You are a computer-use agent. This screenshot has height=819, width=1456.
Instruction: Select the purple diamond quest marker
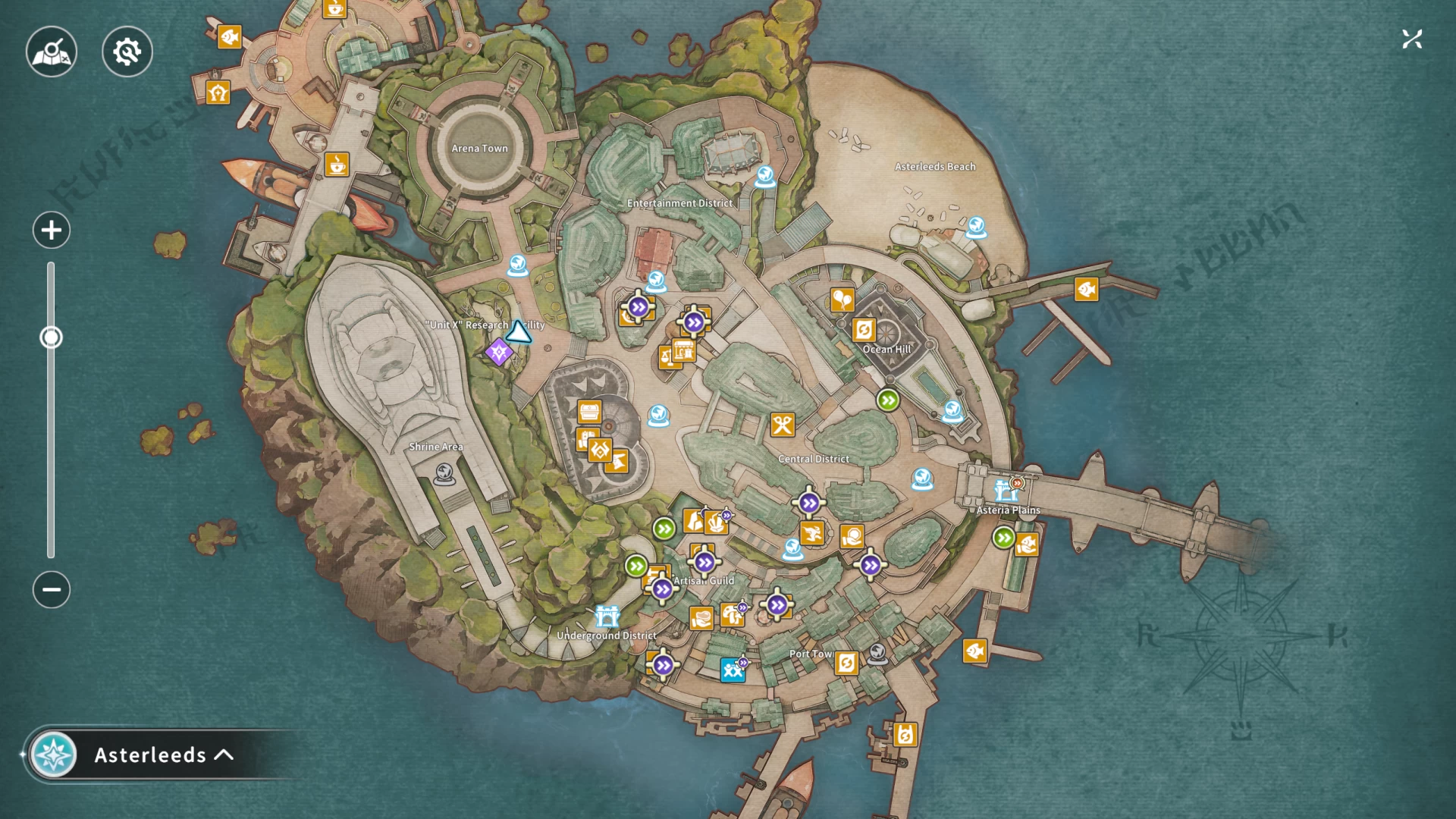[x=498, y=352]
